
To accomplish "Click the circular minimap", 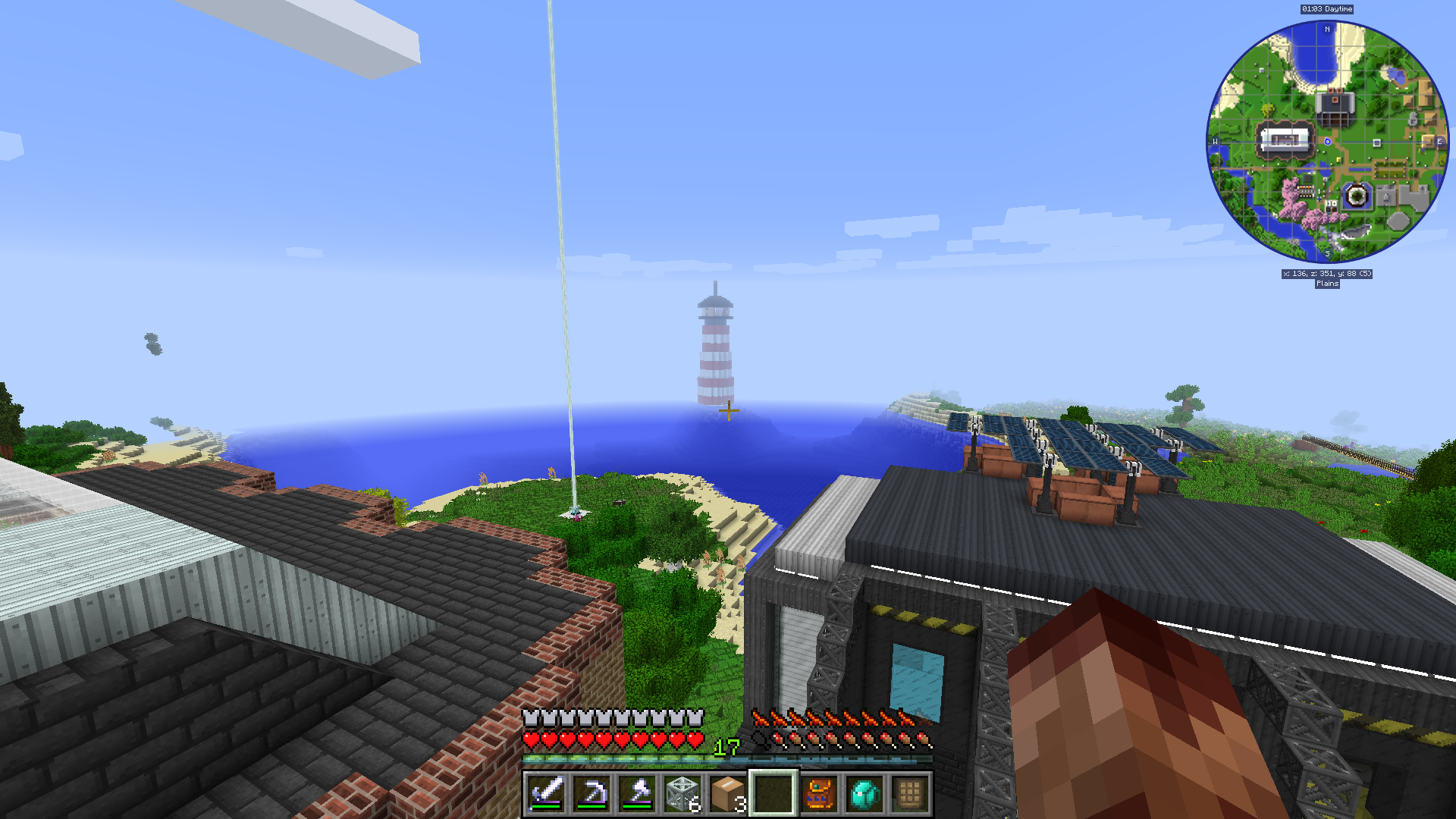I will click(1327, 142).
